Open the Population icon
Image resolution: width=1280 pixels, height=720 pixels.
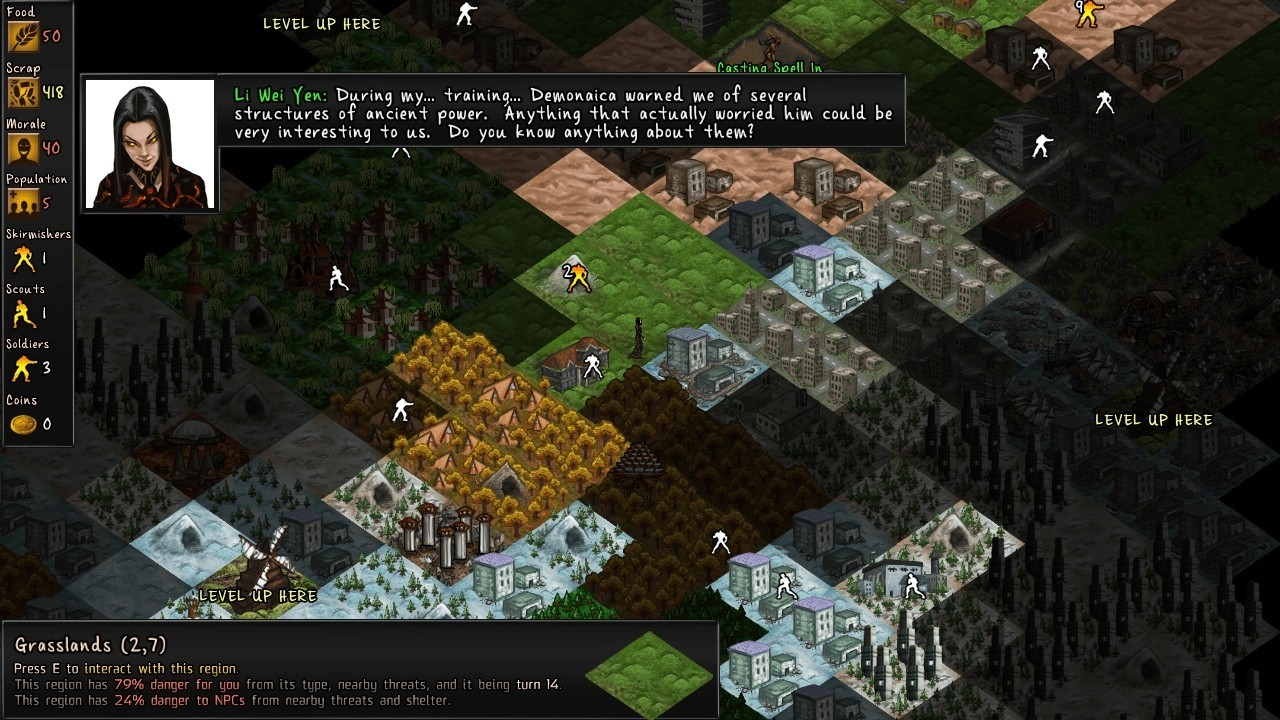23,204
